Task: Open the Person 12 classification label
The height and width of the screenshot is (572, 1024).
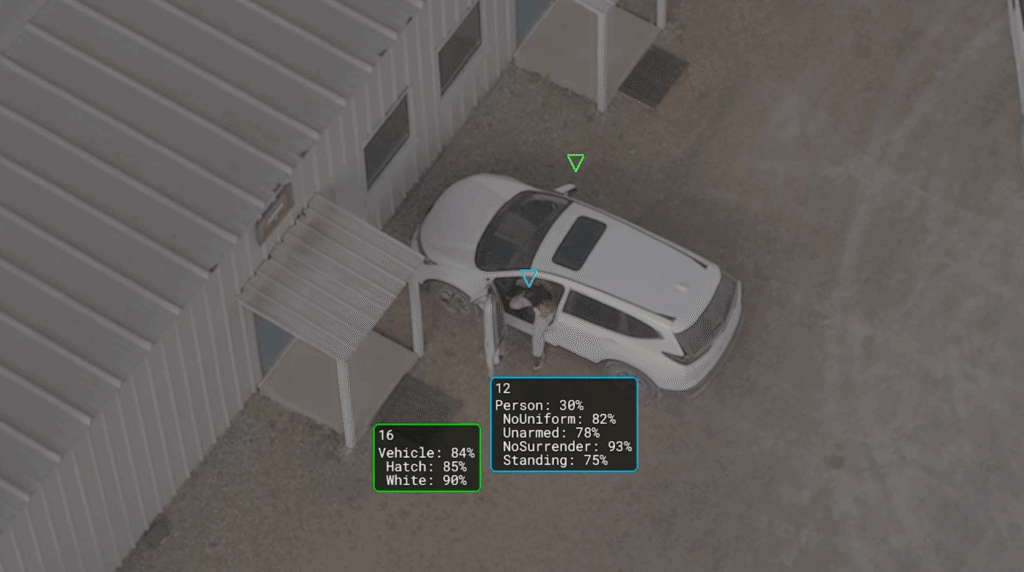Action: click(x=564, y=424)
